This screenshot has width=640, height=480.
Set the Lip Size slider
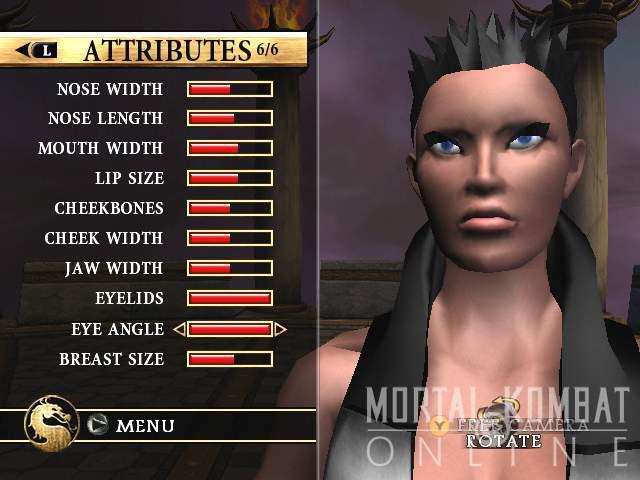click(230, 179)
